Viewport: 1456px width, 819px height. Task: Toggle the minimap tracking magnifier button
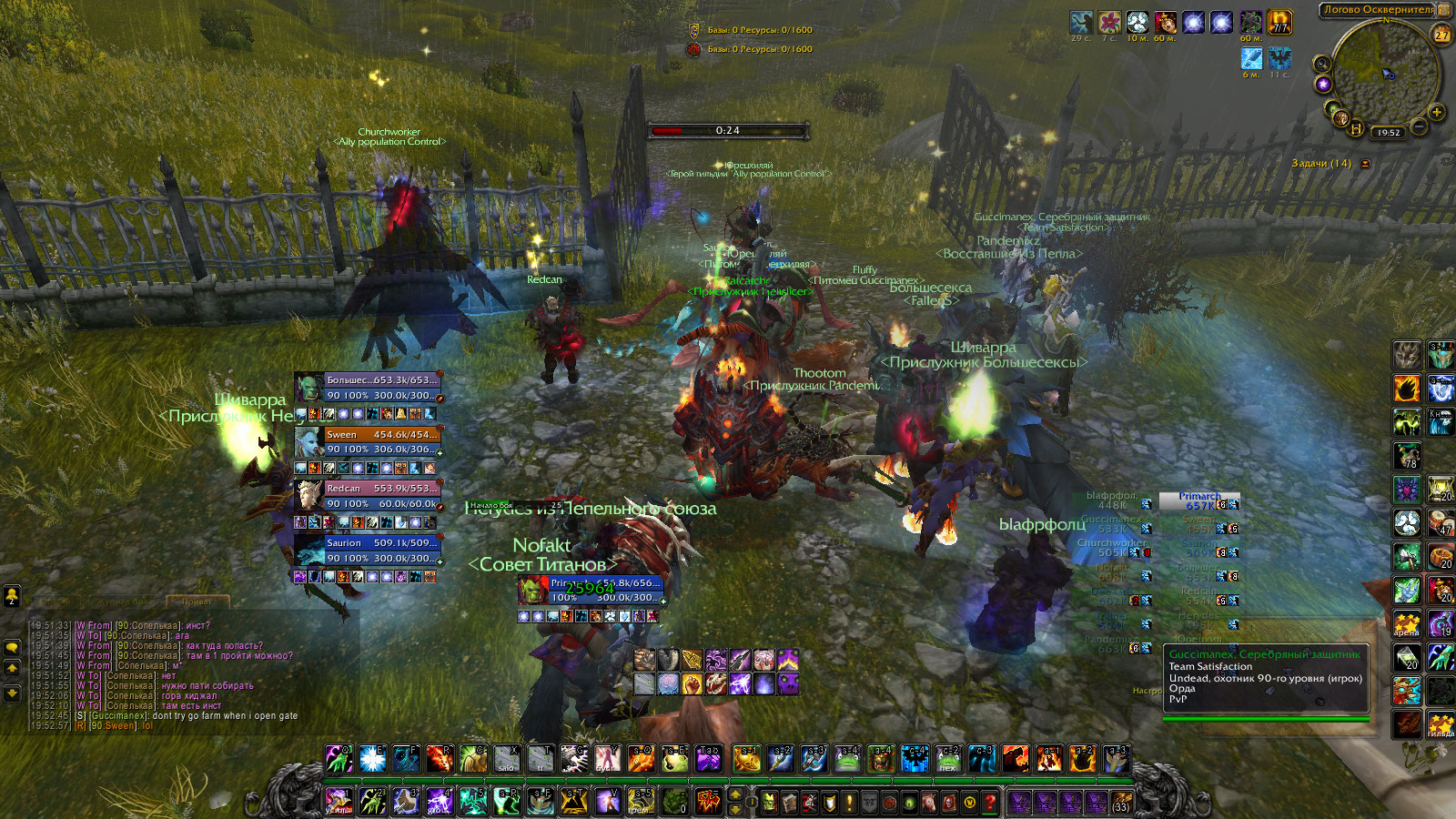click(x=1321, y=64)
